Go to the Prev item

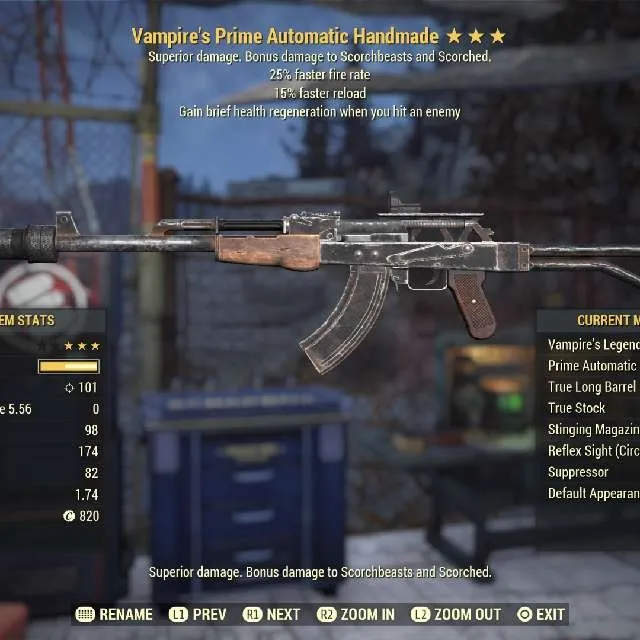click(198, 614)
